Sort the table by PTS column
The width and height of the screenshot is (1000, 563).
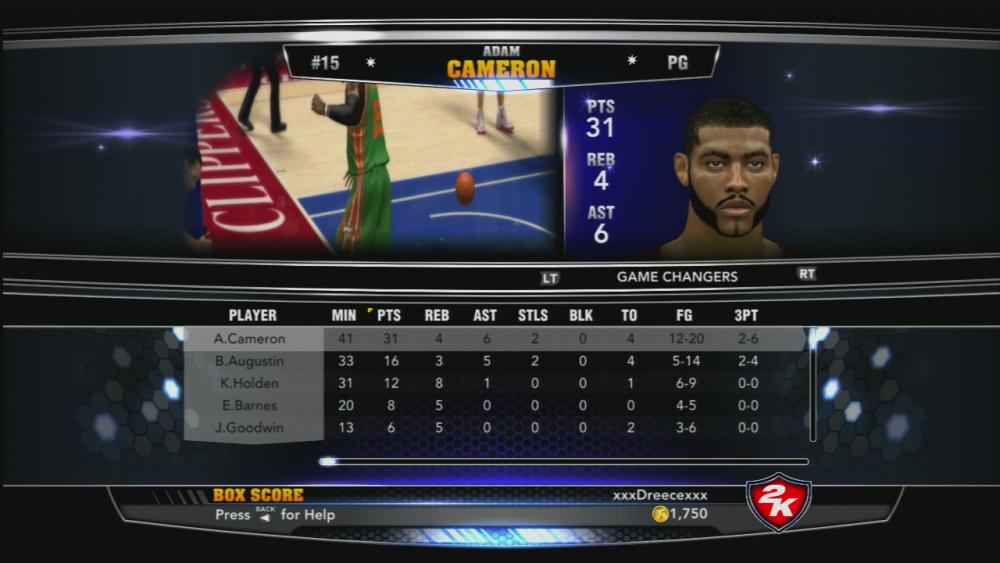pyautogui.click(x=390, y=315)
